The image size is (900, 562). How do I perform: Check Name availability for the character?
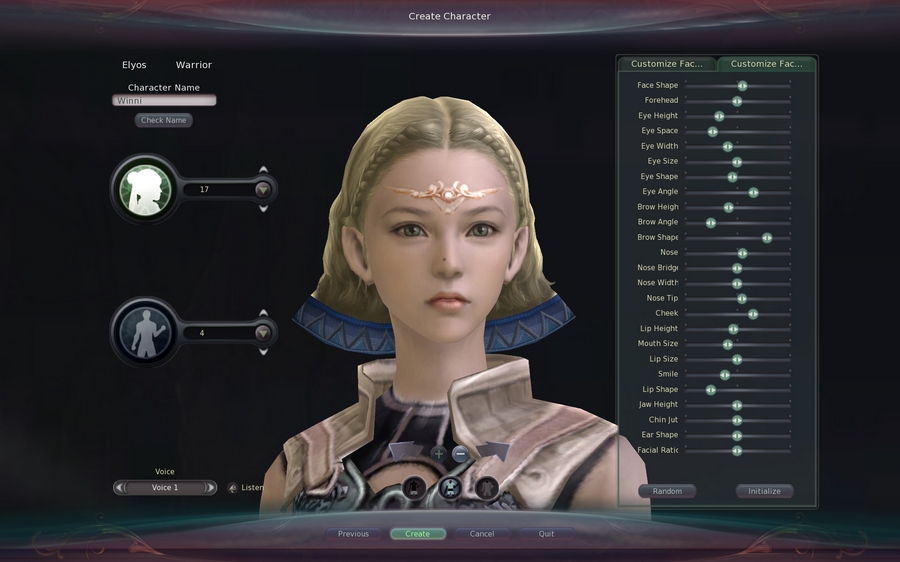click(x=164, y=120)
